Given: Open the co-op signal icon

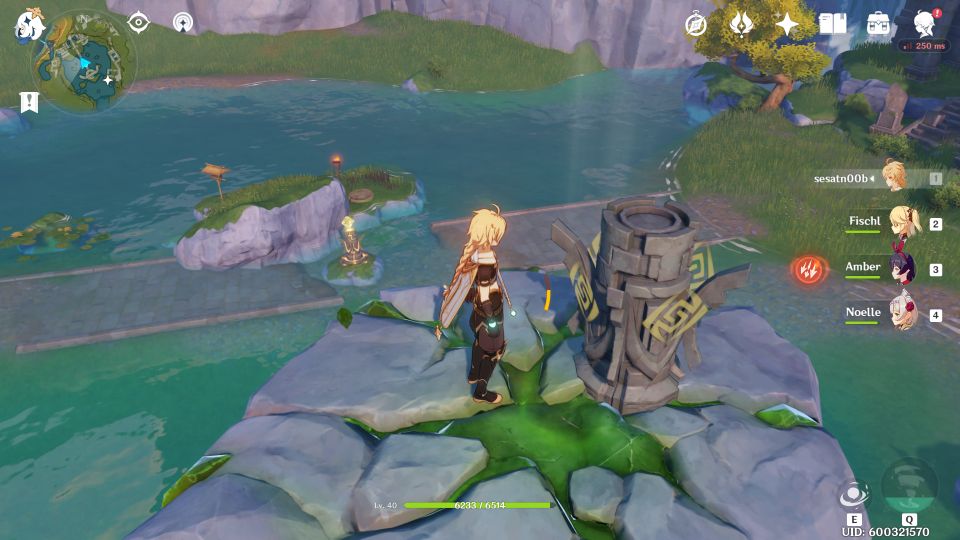Looking at the screenshot, I should pyautogui.click(x=182, y=22).
